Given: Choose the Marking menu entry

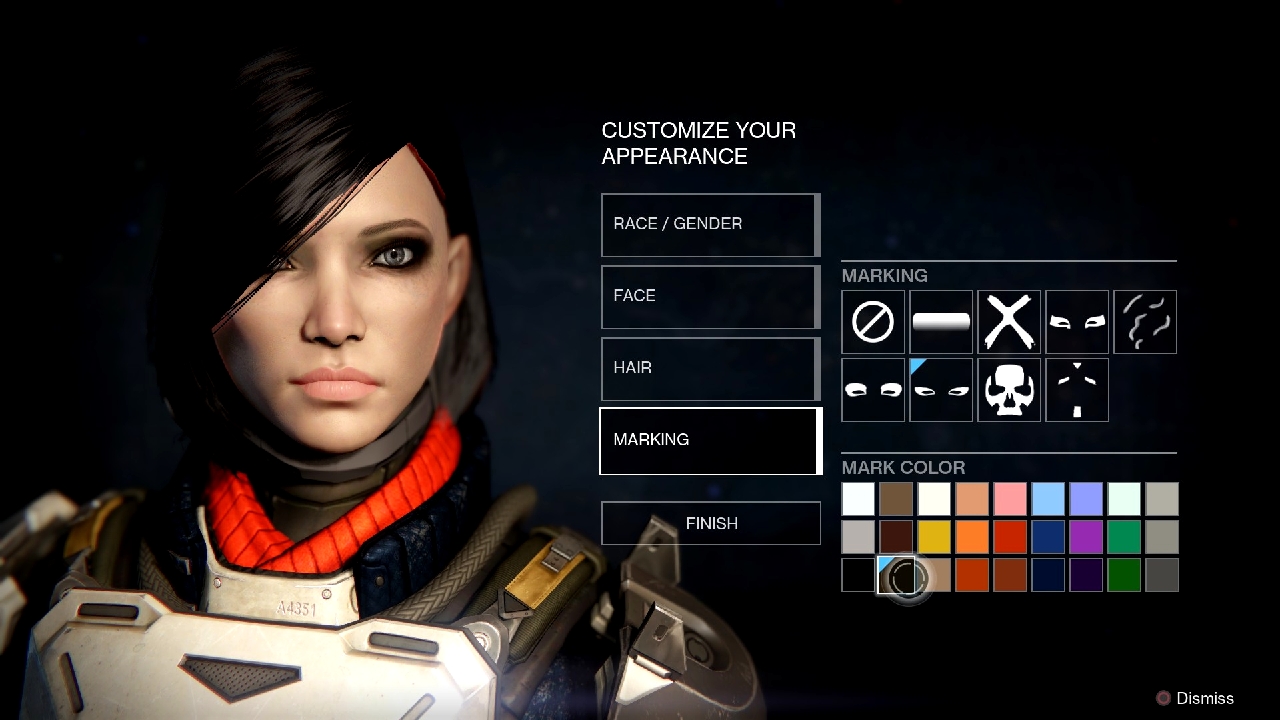Looking at the screenshot, I should (710, 440).
